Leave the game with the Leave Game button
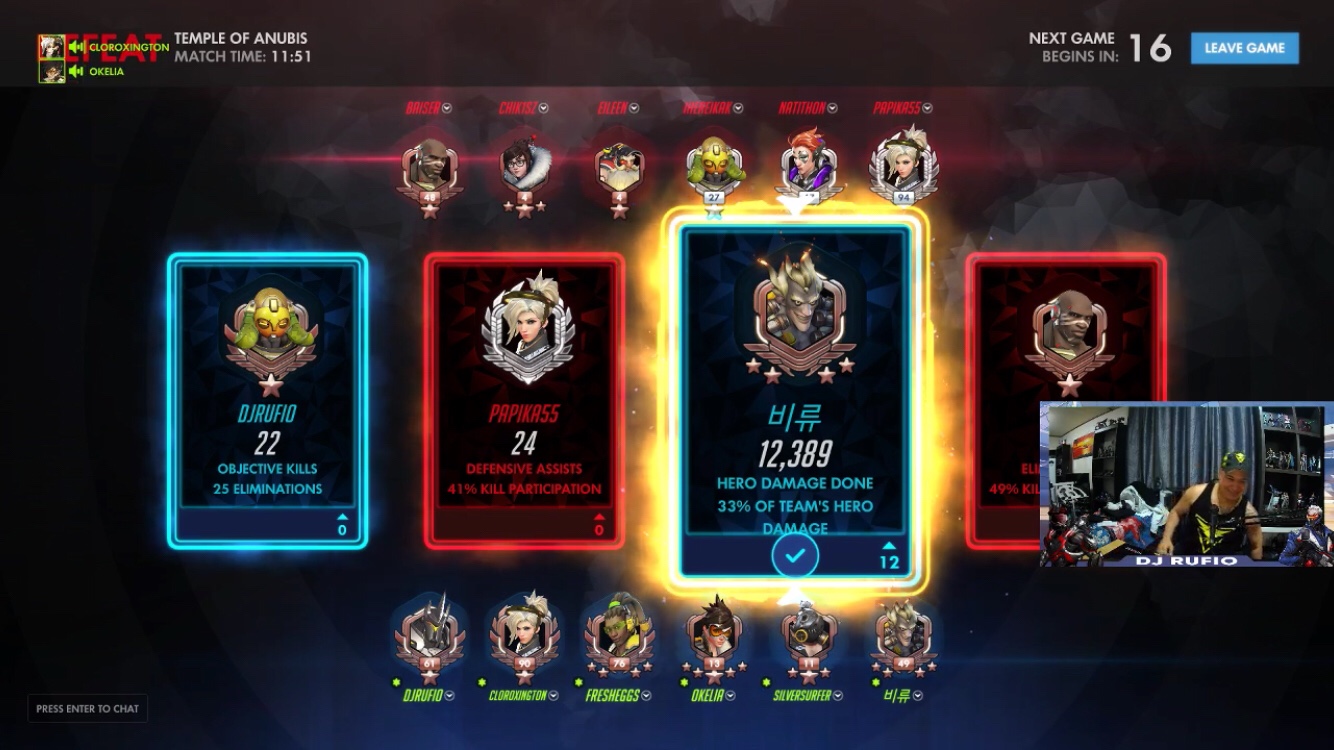This screenshot has height=750, width=1334. click(1244, 48)
